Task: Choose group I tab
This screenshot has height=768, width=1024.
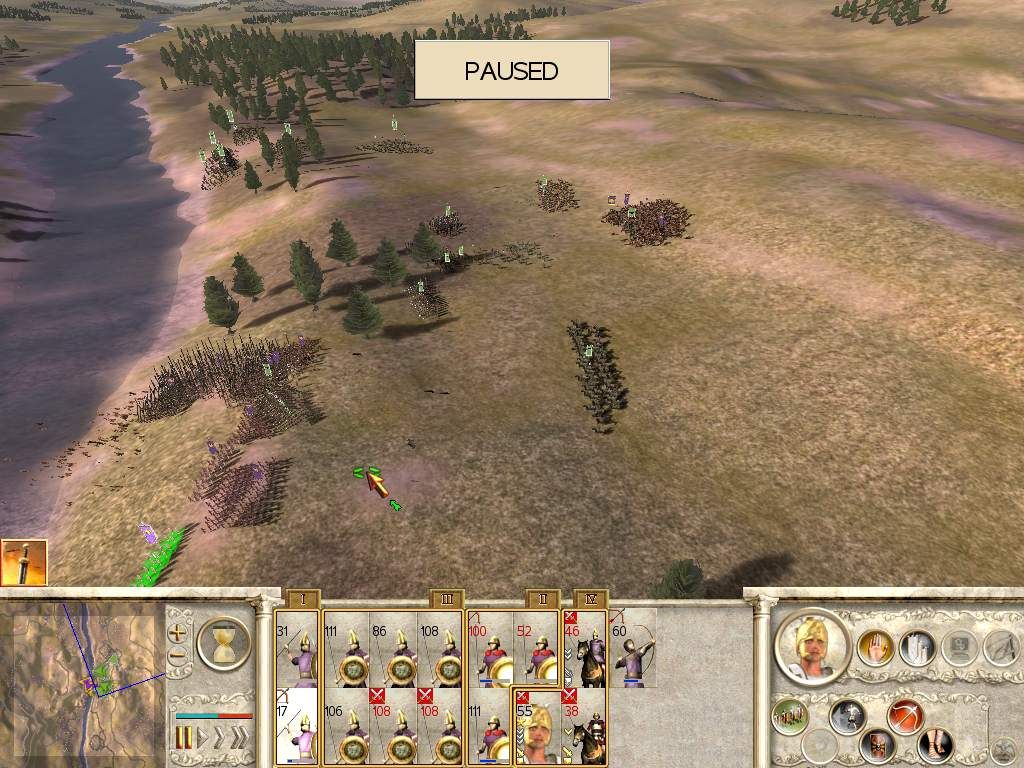Action: tap(302, 599)
